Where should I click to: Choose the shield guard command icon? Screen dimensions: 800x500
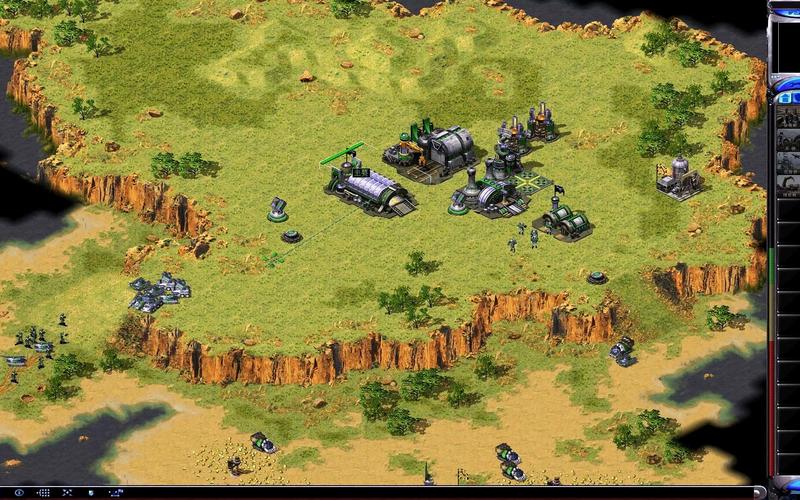(91, 492)
